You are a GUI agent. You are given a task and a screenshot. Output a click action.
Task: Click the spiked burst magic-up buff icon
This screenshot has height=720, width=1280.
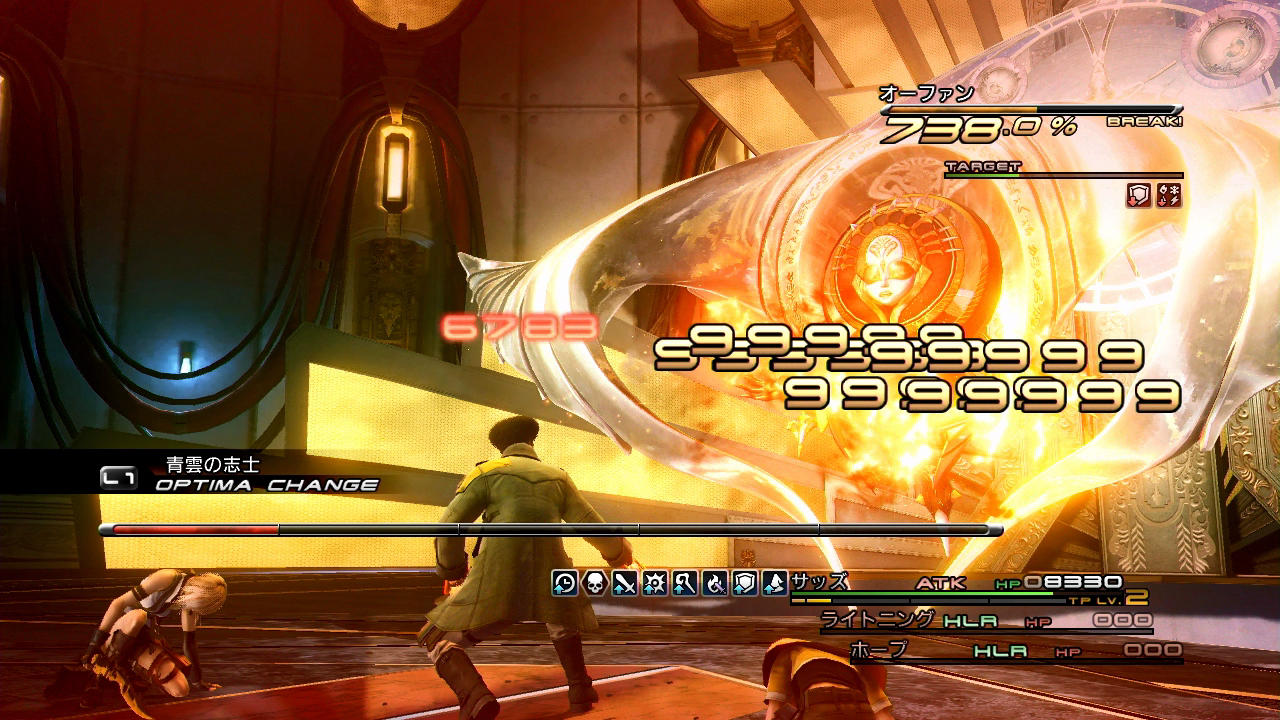pyautogui.click(x=655, y=583)
